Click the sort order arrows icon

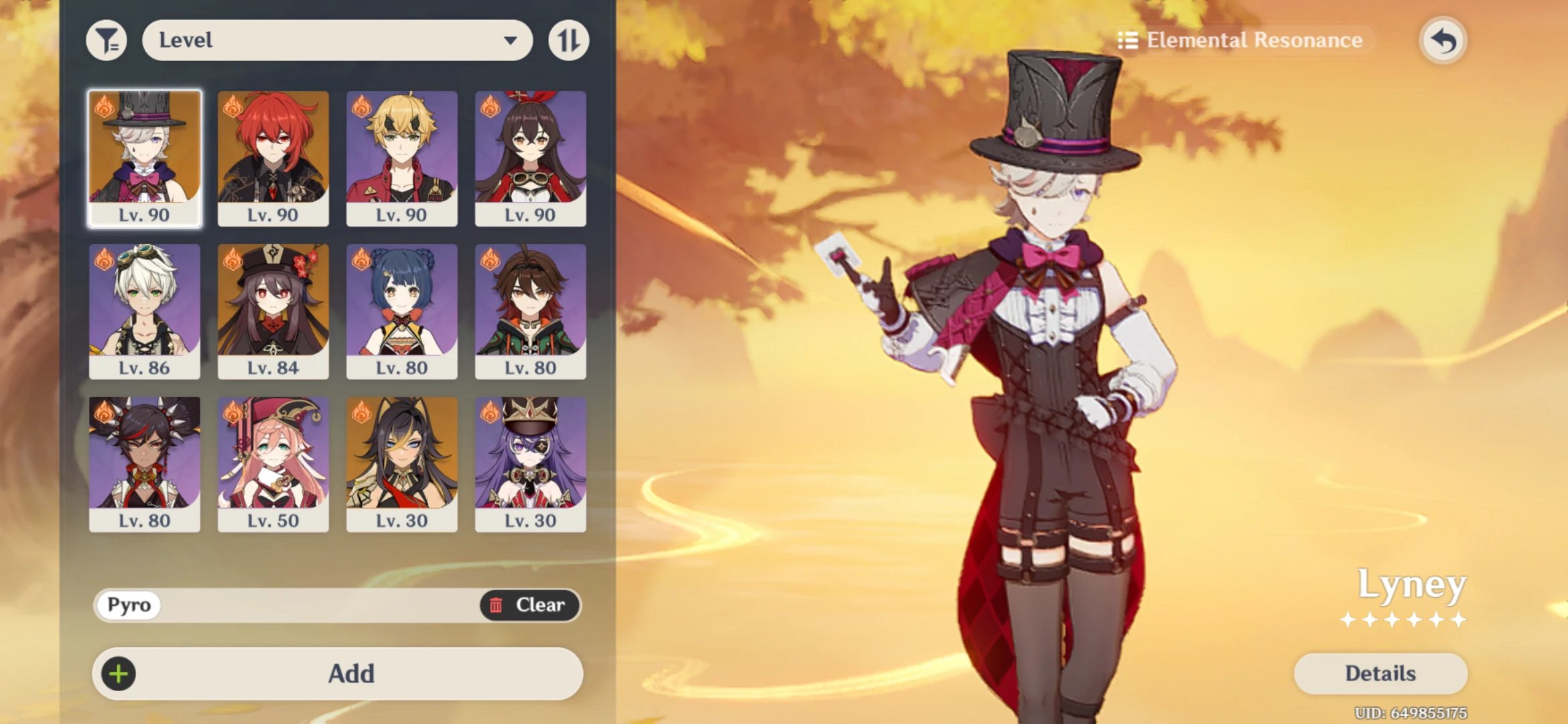coord(569,40)
